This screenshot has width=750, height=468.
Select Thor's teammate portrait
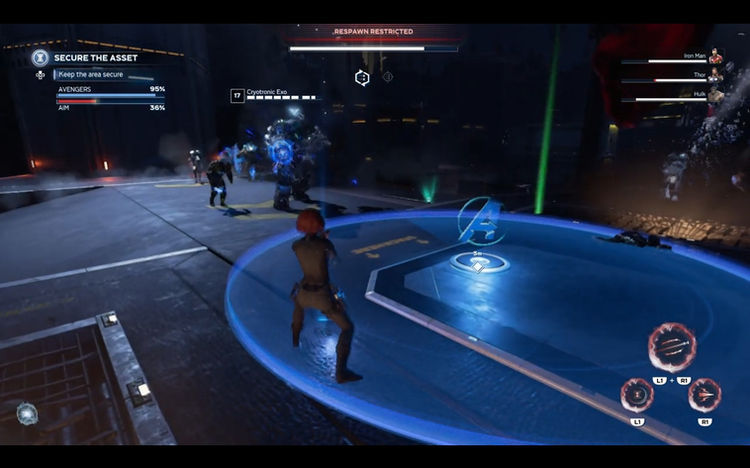click(x=715, y=77)
